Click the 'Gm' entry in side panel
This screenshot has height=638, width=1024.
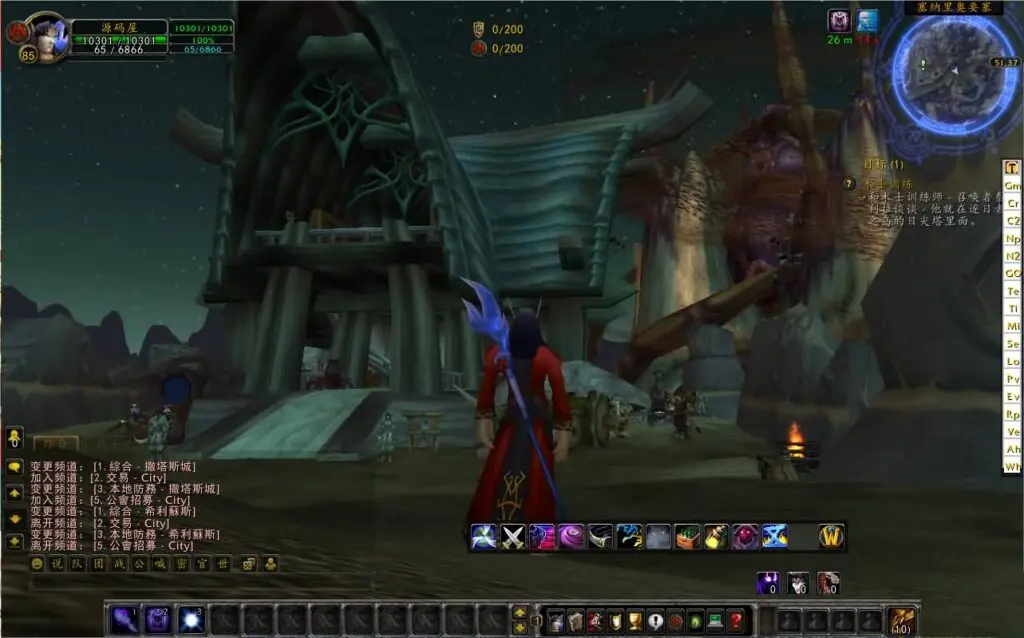coord(1013,186)
